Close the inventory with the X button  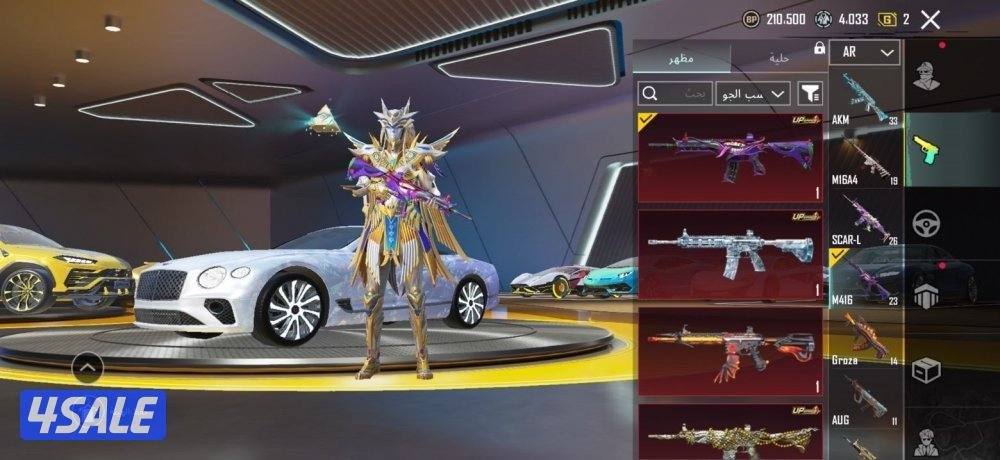tap(931, 19)
